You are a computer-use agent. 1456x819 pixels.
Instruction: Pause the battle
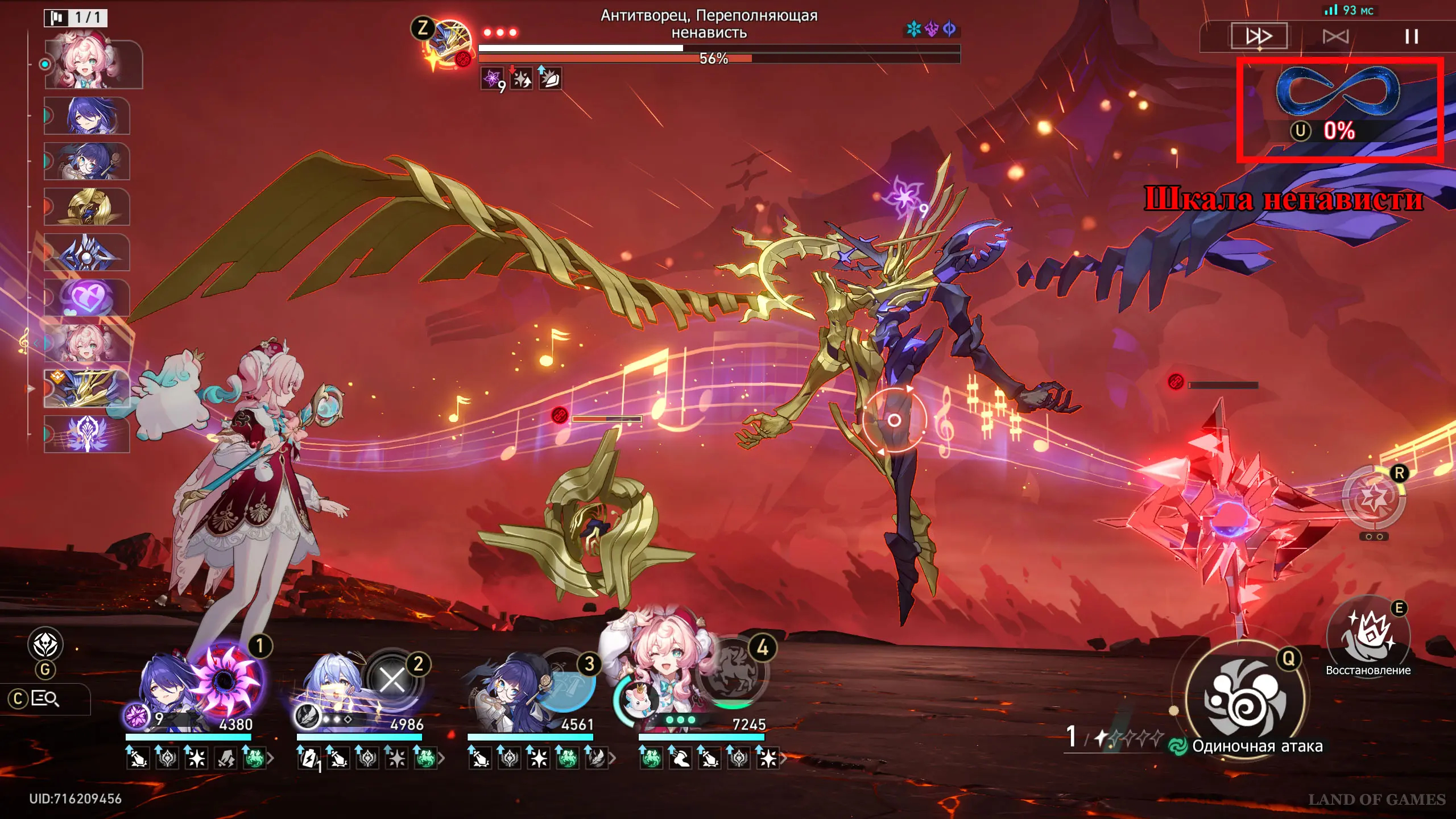(1411, 37)
